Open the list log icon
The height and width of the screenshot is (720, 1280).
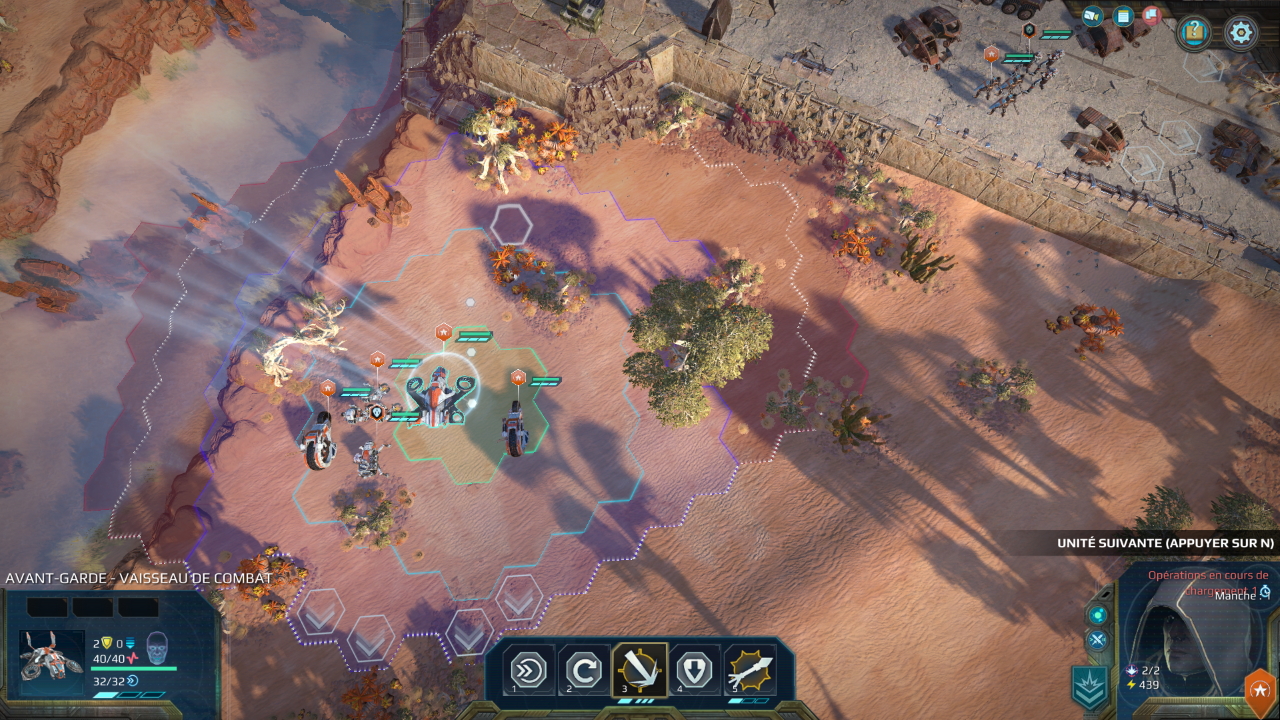[1123, 16]
